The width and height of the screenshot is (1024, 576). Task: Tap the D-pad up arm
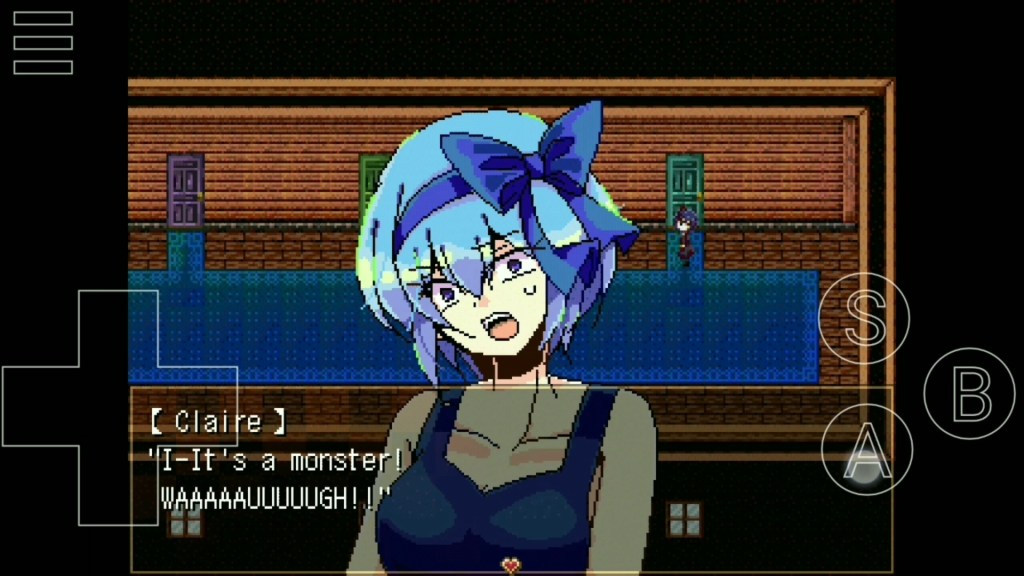(x=119, y=328)
